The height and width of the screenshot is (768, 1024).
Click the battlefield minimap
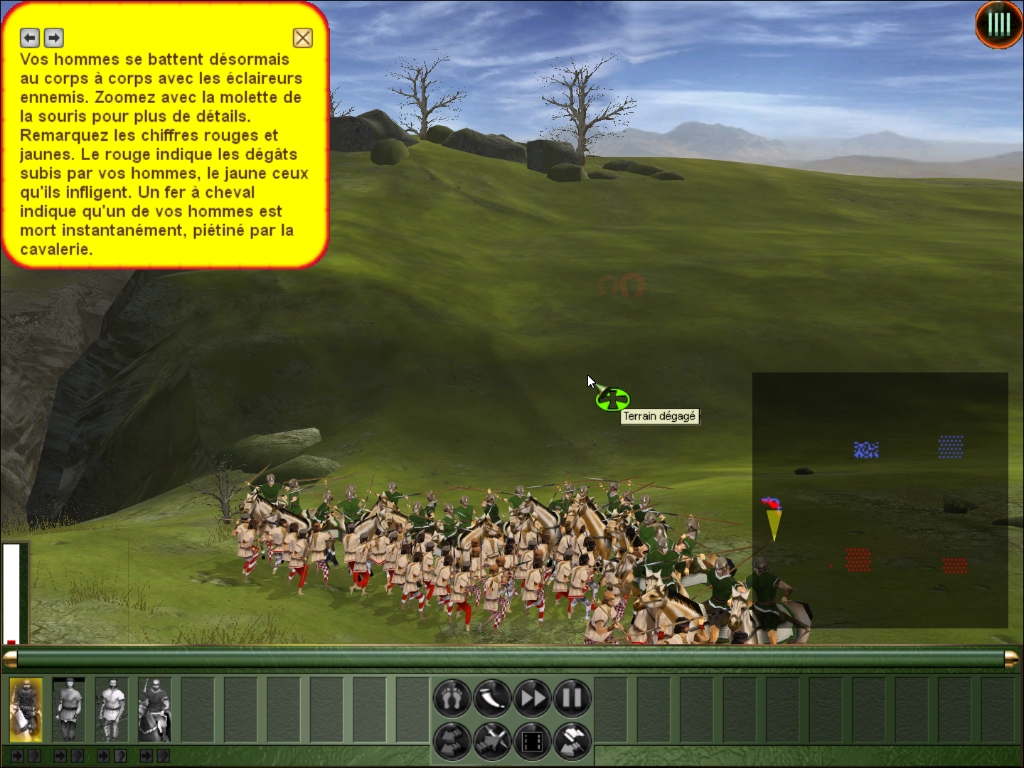tap(880, 500)
